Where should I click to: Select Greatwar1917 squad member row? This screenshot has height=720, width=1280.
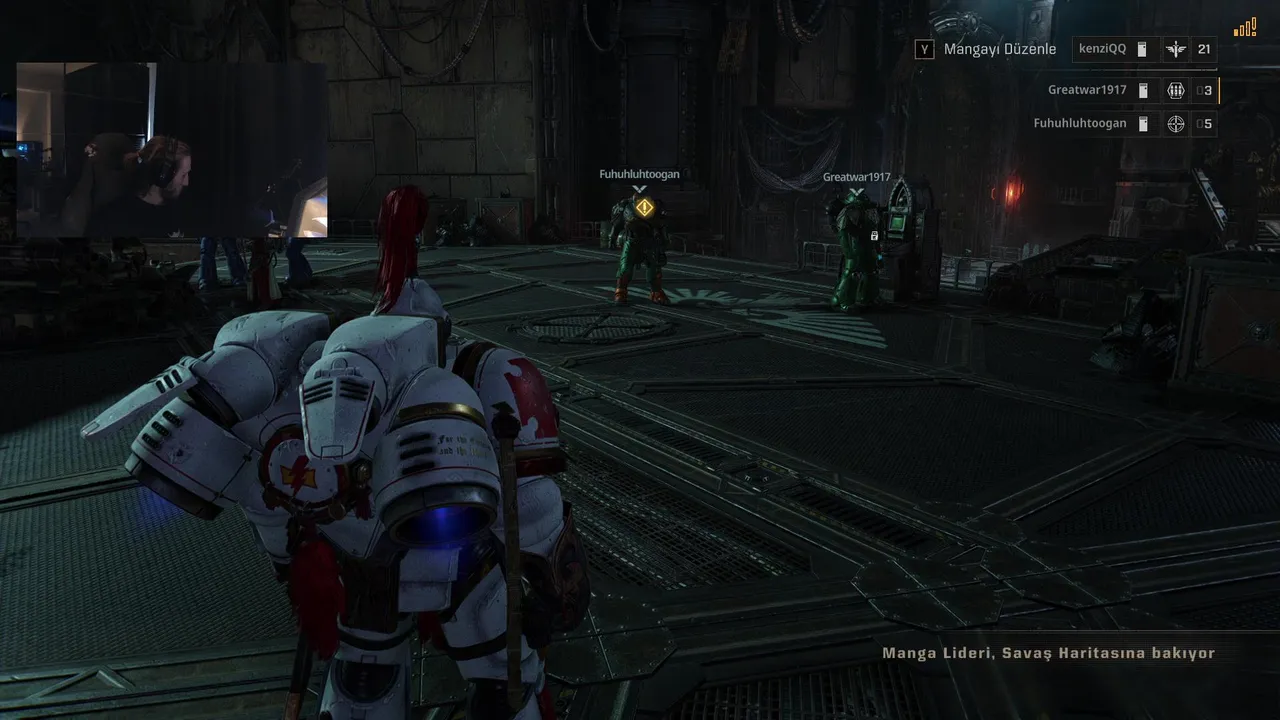pos(1087,90)
